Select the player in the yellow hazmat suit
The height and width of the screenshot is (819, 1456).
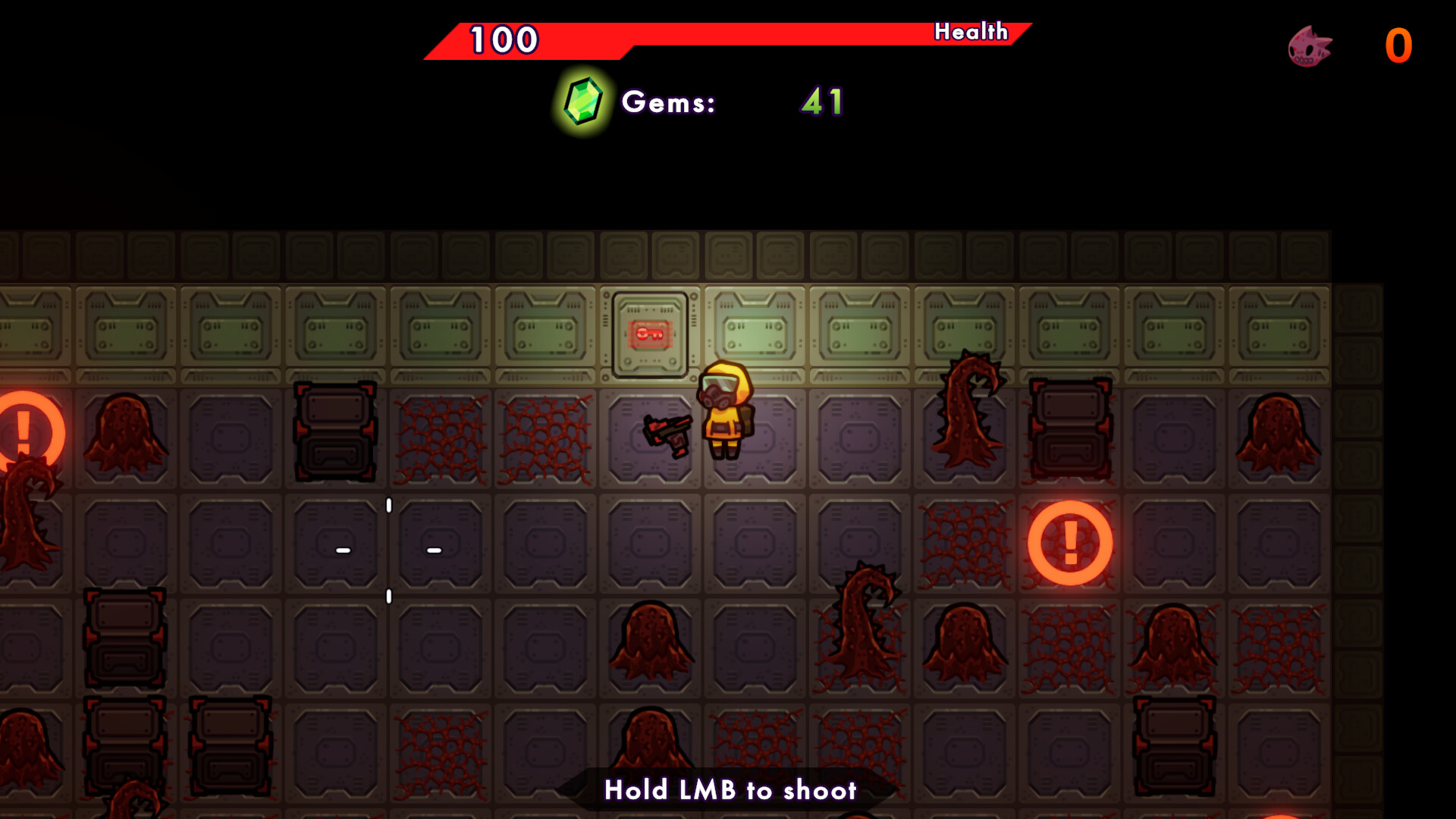pyautogui.click(x=726, y=413)
